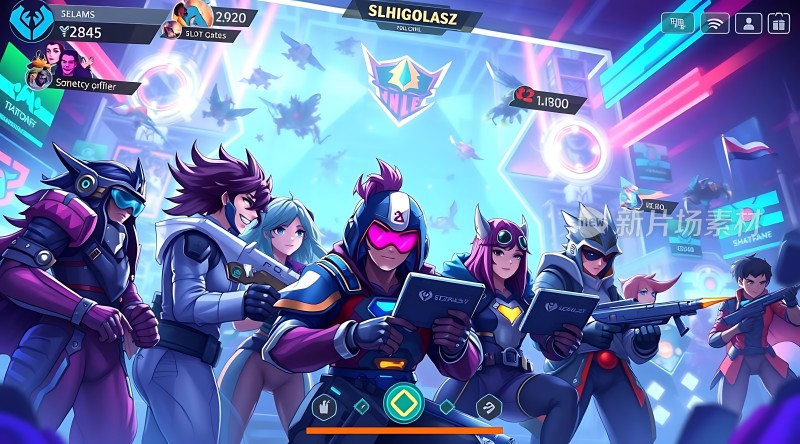
Task: Toggle the Wi-Fi connection icon
Action: 714,24
